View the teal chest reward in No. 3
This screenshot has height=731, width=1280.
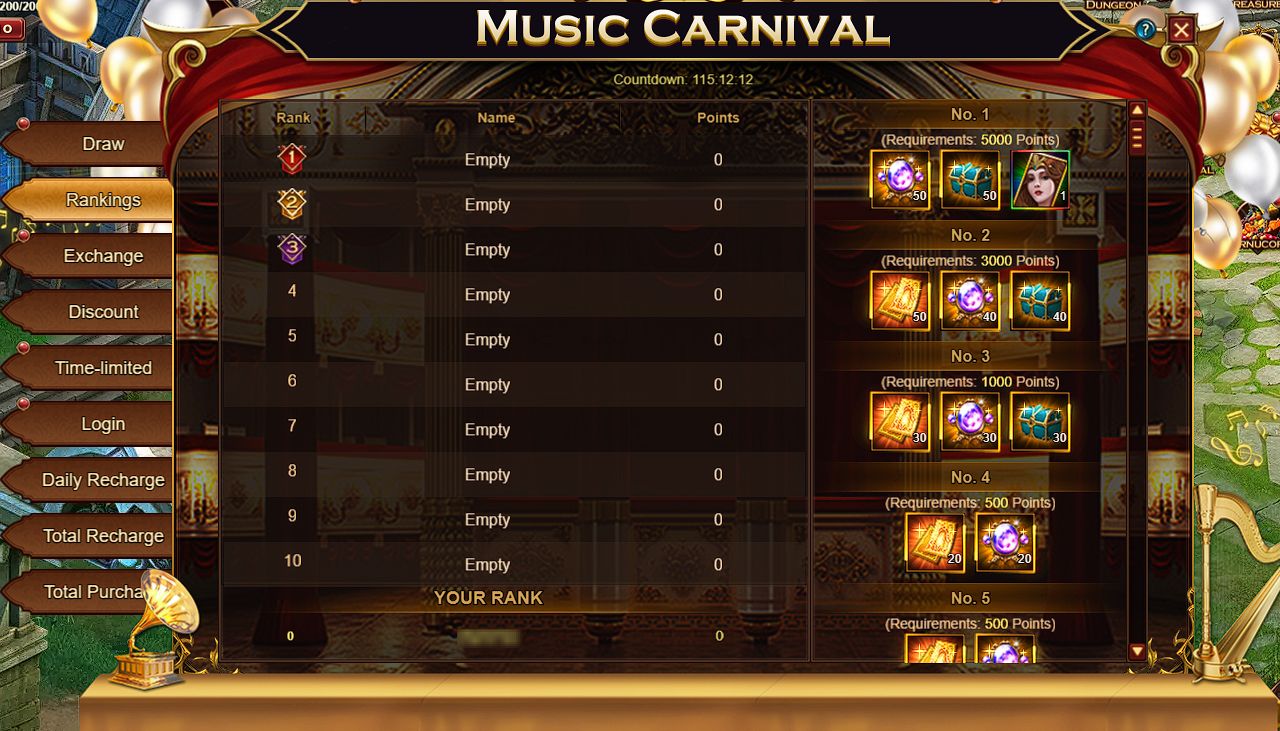(x=1040, y=422)
